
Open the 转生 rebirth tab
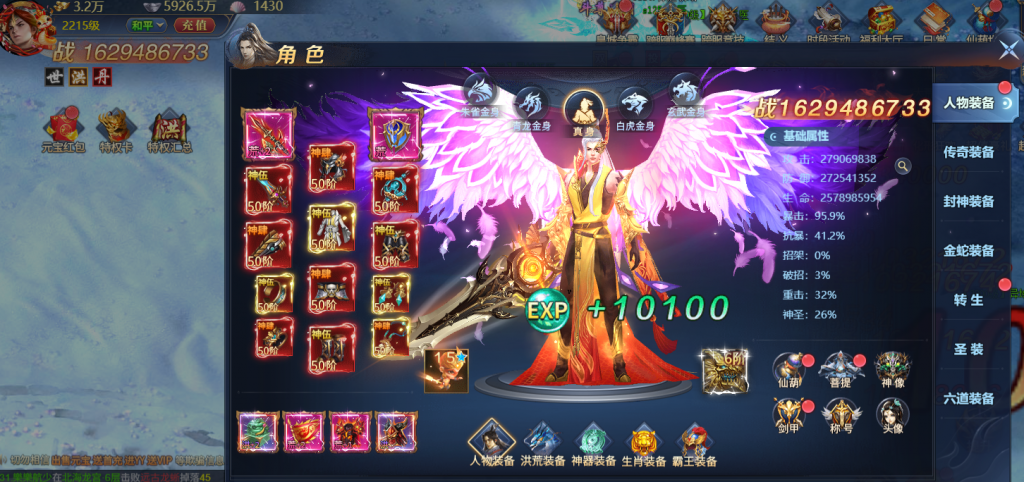click(x=969, y=299)
